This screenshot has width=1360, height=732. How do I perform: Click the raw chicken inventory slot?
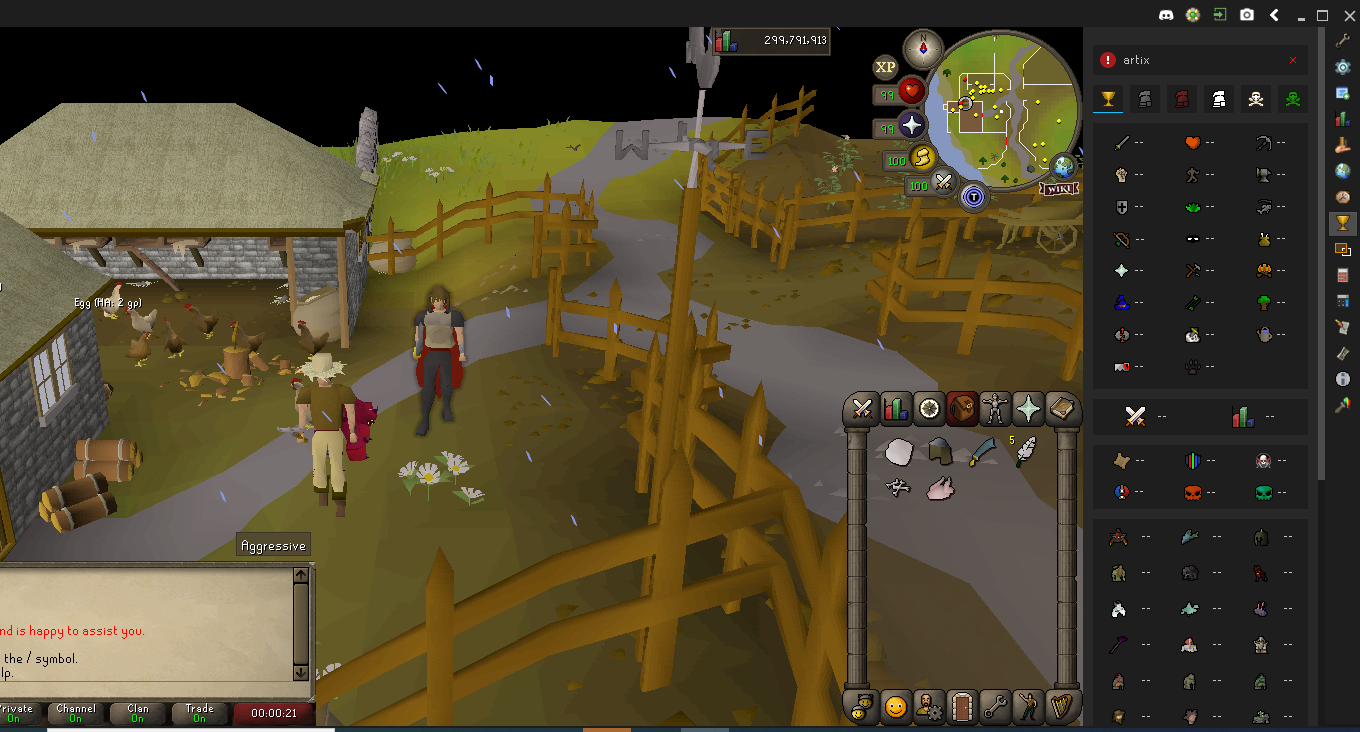coord(940,488)
